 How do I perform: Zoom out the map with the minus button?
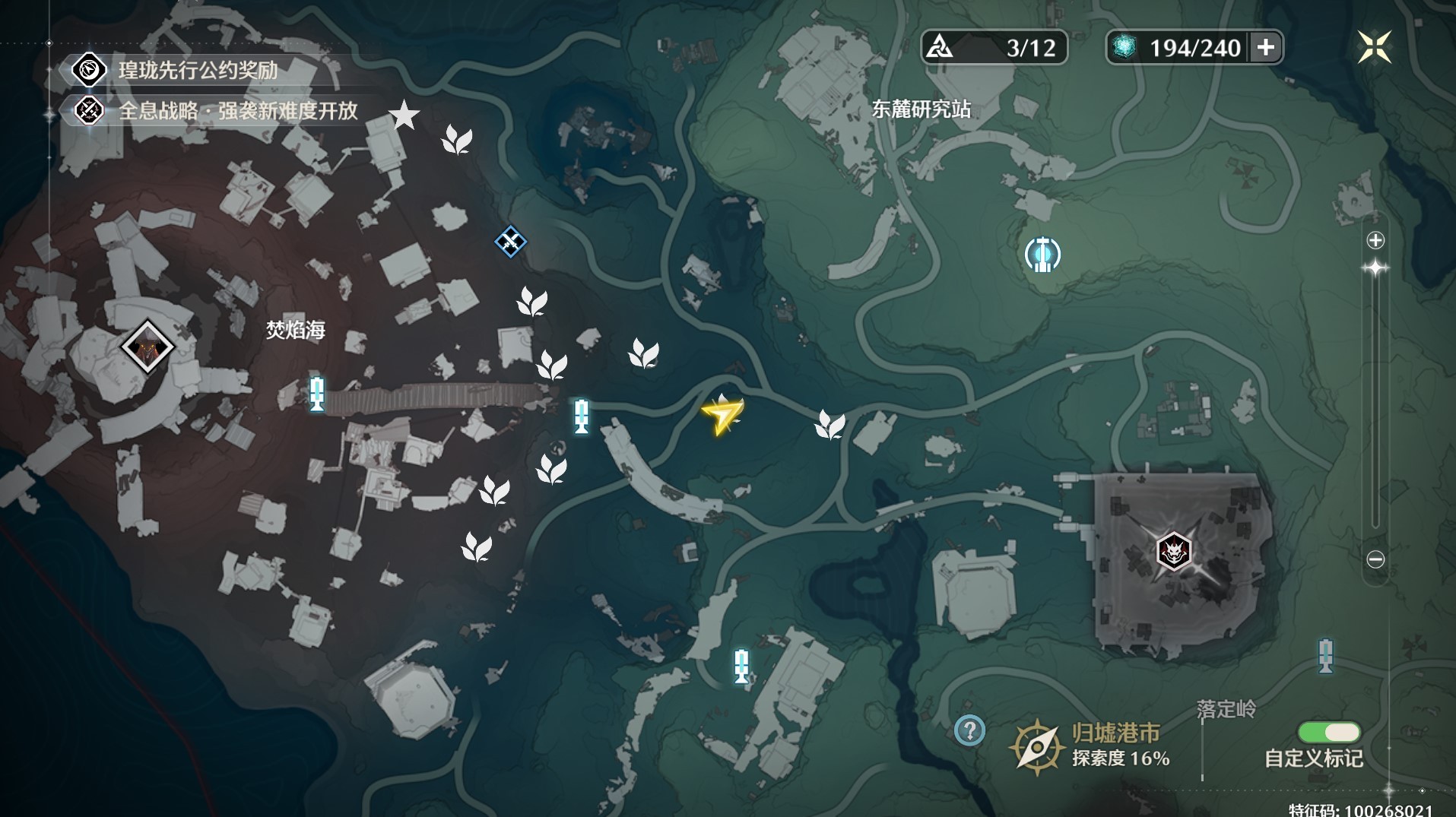point(1375,559)
